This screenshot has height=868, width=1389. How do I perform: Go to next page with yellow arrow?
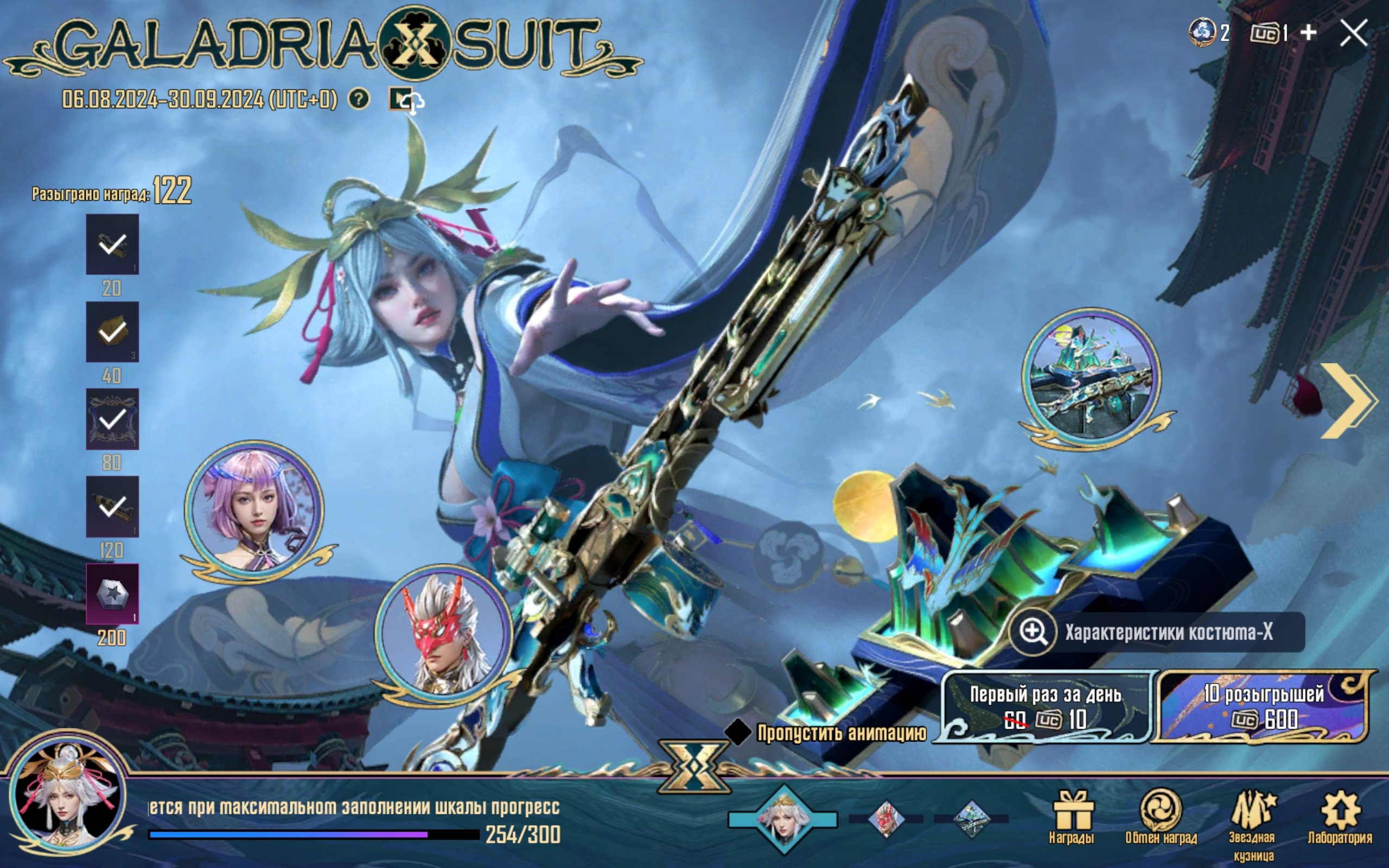(x=1348, y=401)
